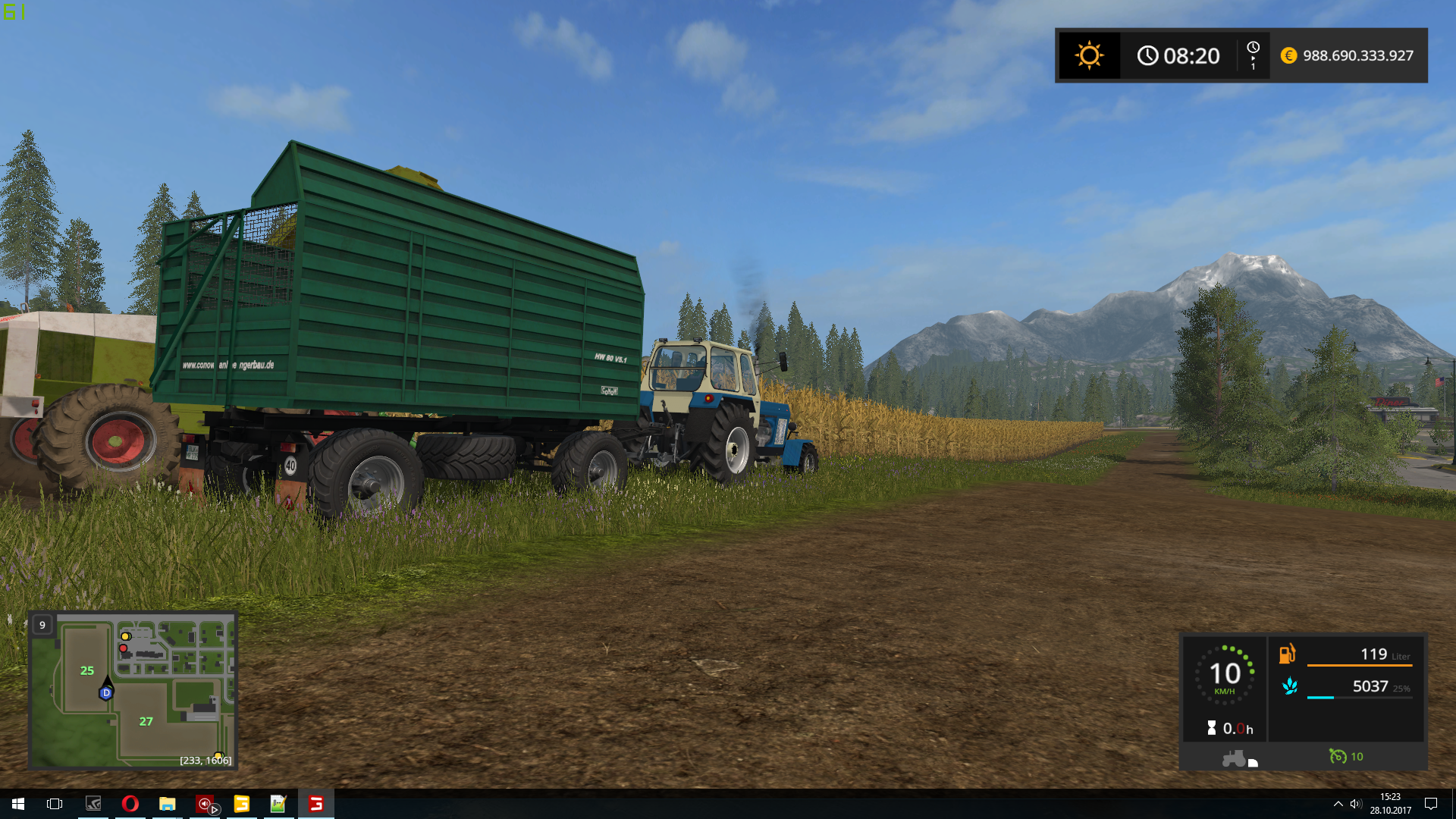This screenshot has width=1456, height=819.
Task: Click the tractor vehicle selection icon
Action: click(1234, 758)
